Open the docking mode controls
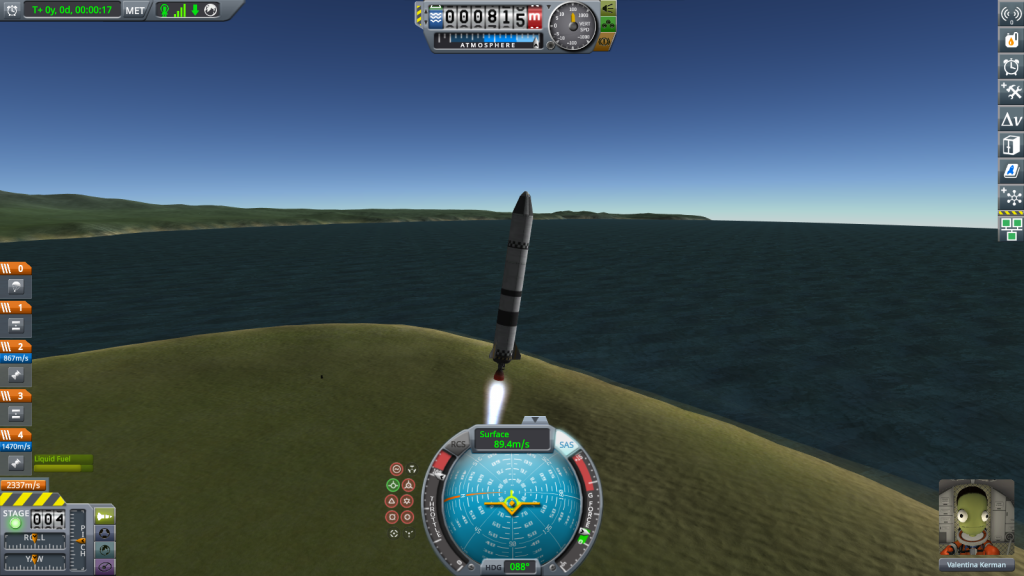1024x576 pixels. [104, 533]
